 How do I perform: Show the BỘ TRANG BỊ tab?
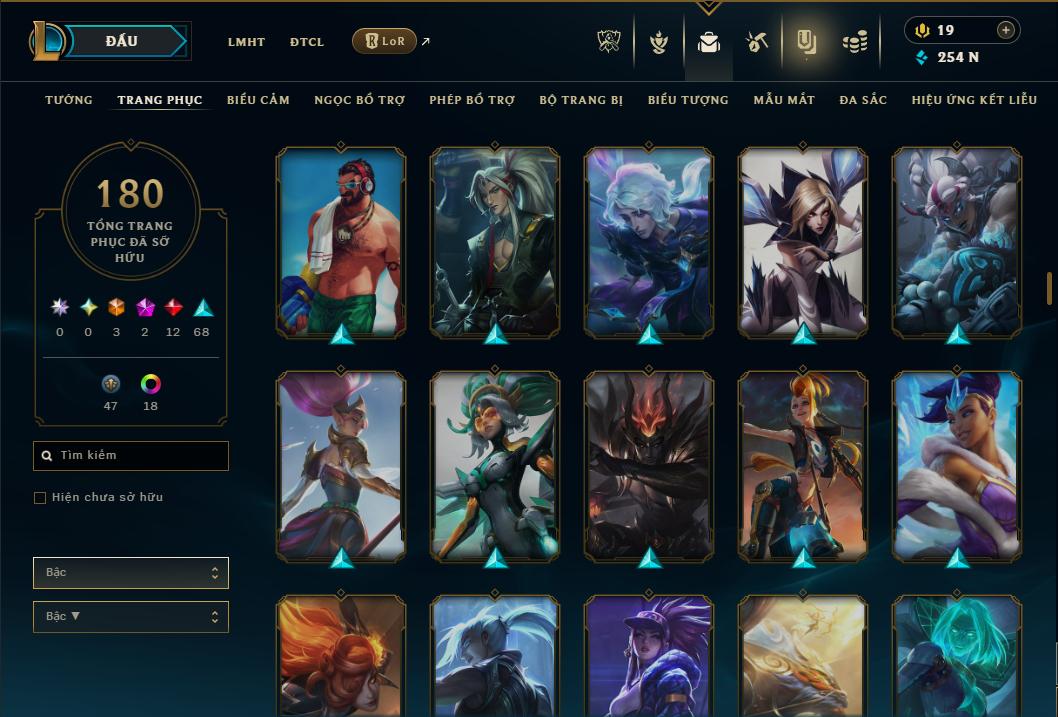coord(581,100)
